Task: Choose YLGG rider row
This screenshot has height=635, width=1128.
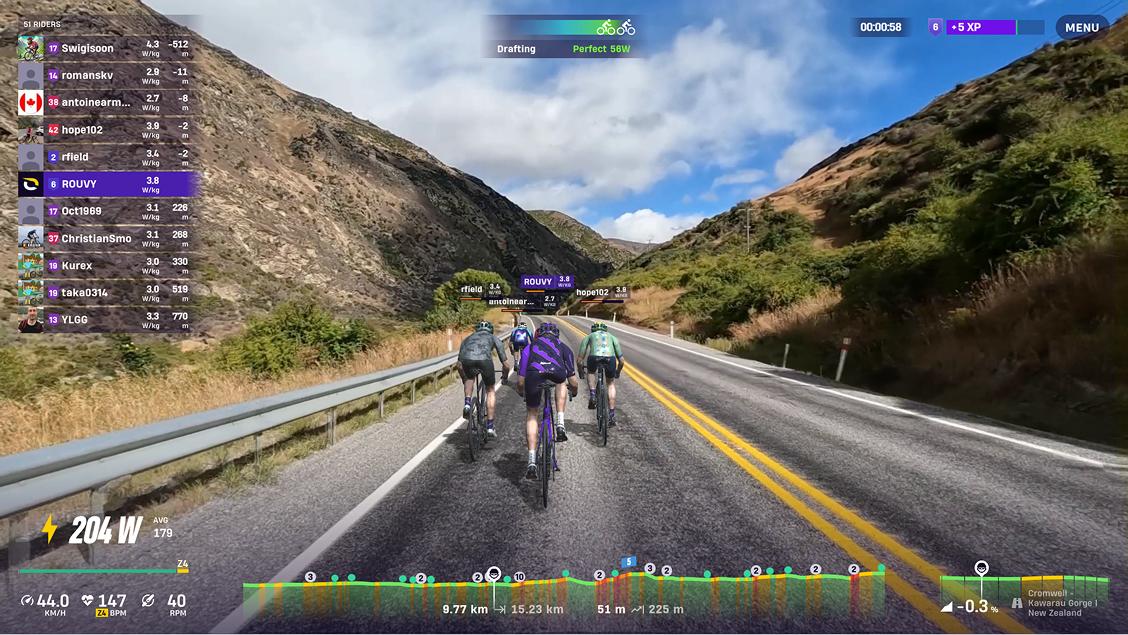Action: [x=105, y=320]
